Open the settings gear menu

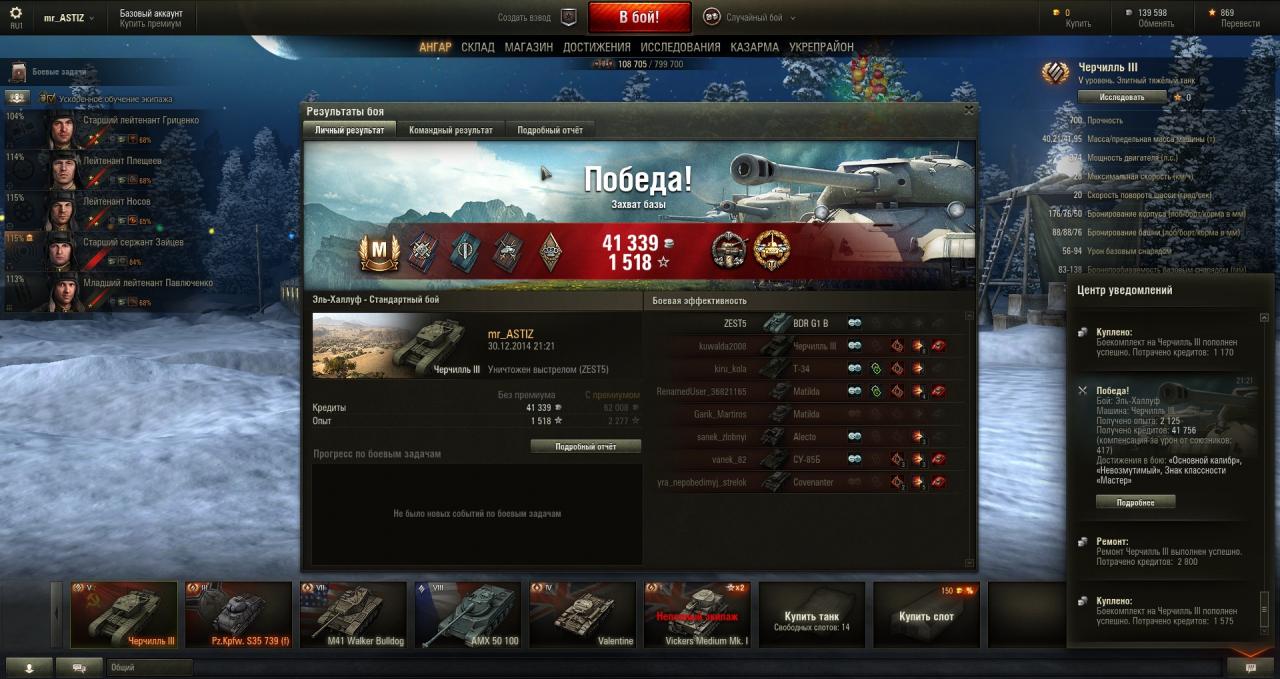point(15,13)
